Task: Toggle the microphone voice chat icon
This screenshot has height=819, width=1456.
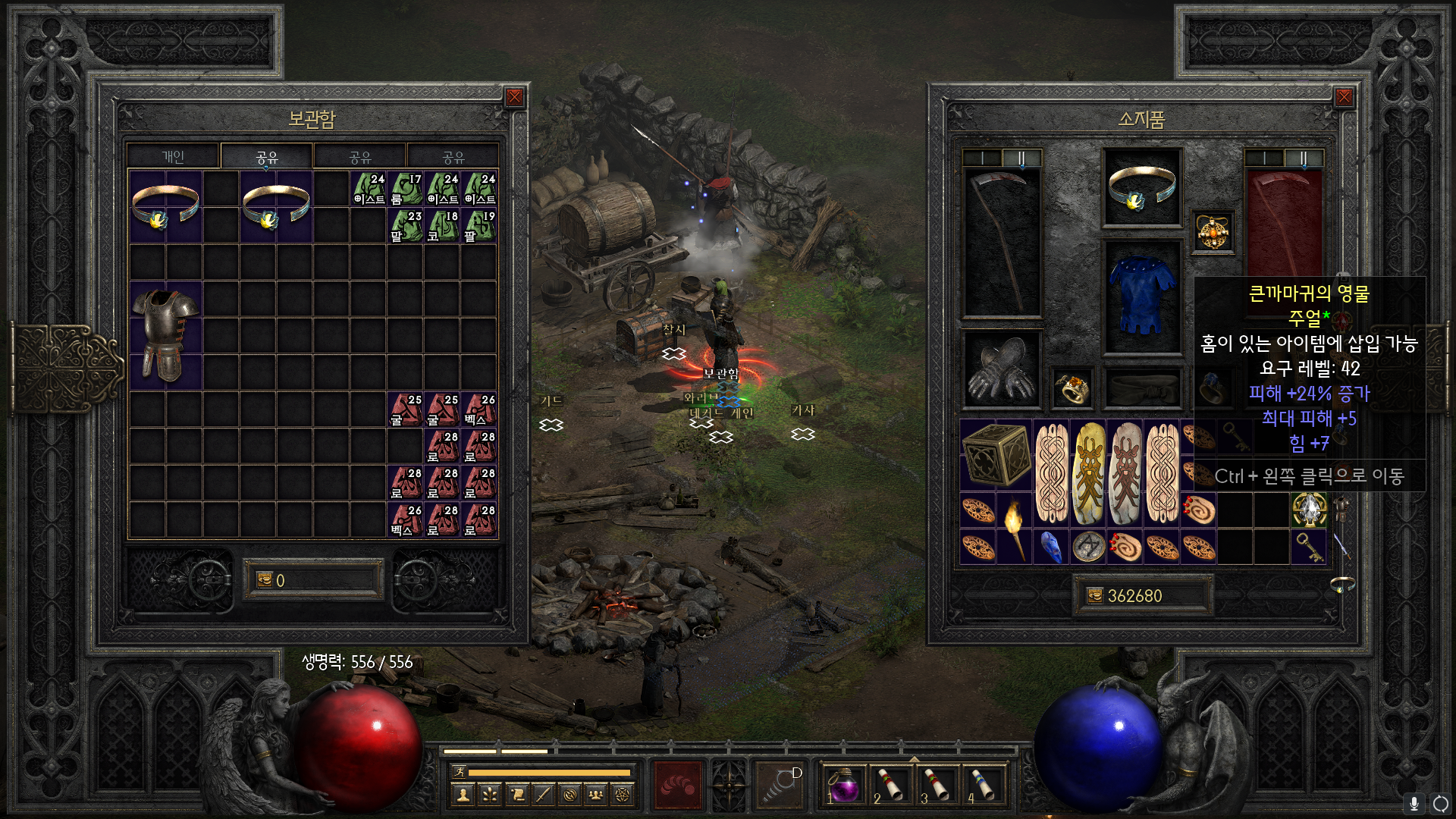Action: pos(1414,803)
